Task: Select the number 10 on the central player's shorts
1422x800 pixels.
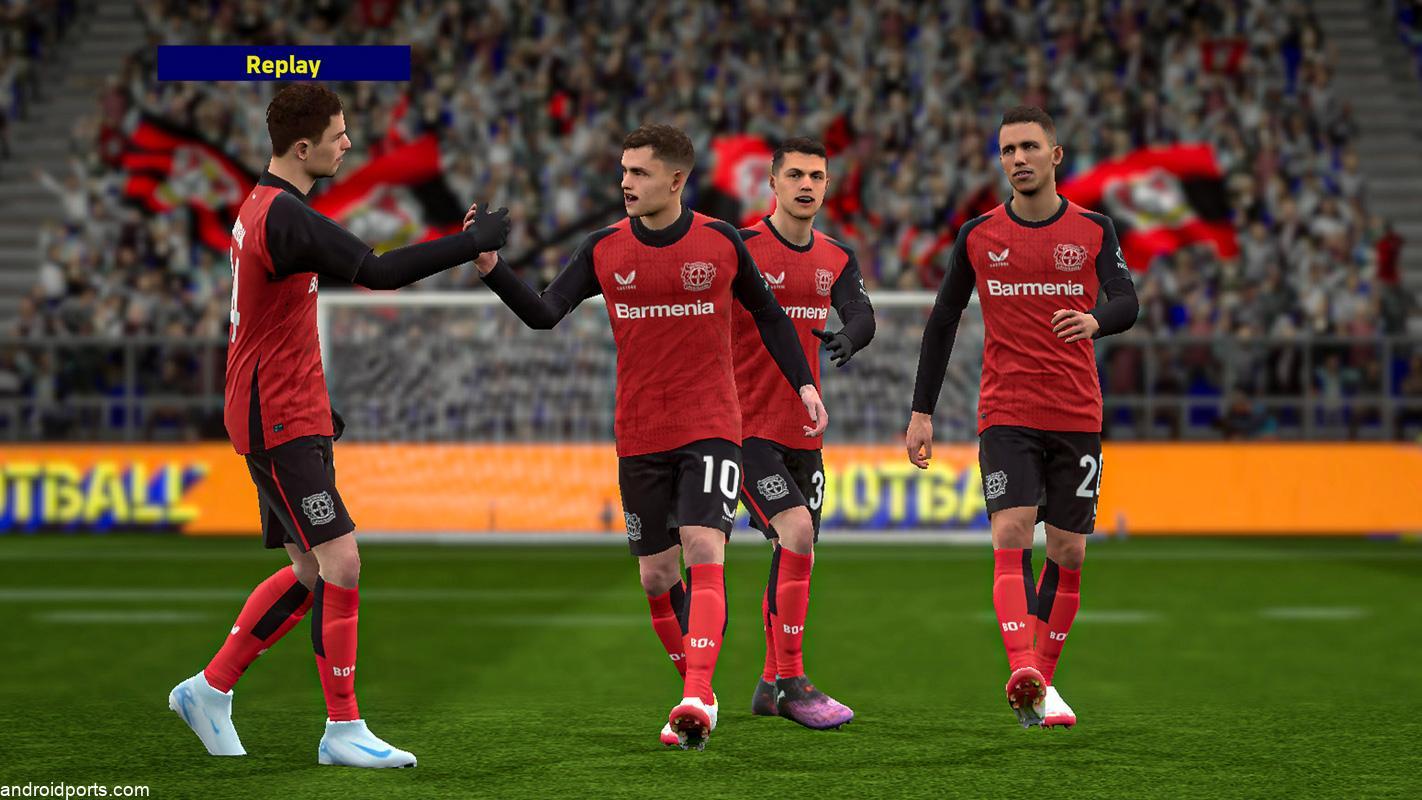Action: tap(719, 477)
